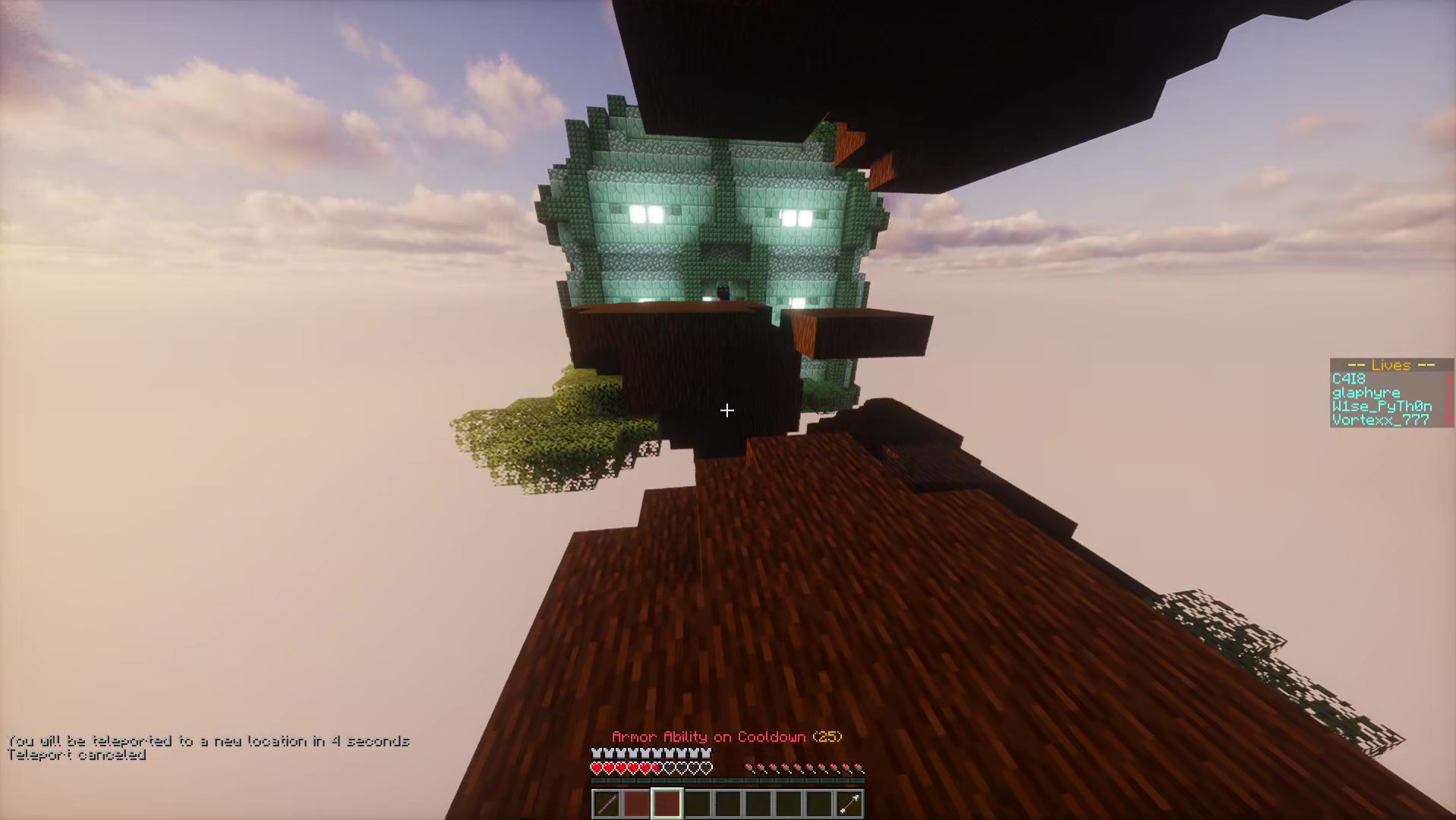This screenshot has width=1456, height=820.
Task: Click the first red heart in the health bar
Action: click(597, 768)
